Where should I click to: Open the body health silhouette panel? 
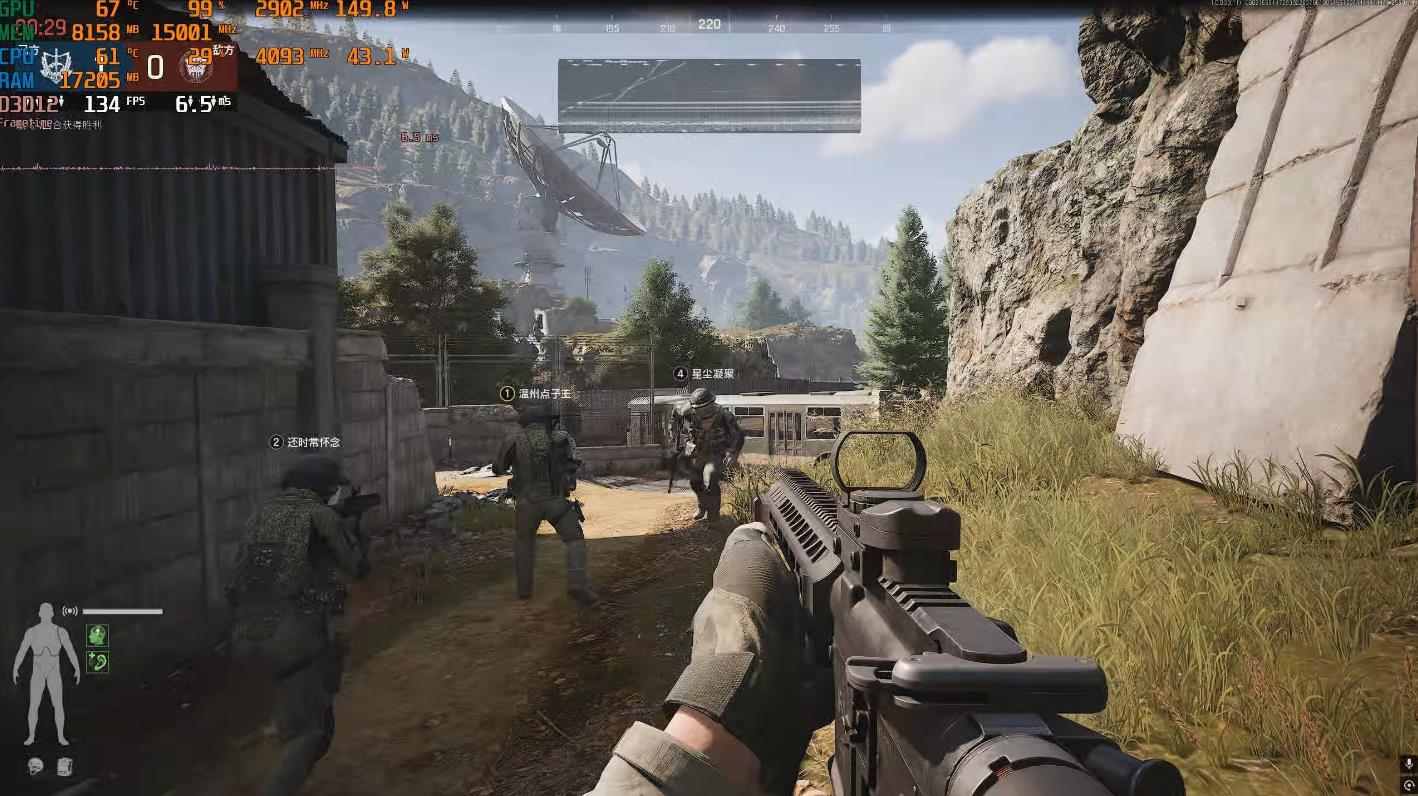click(x=46, y=672)
